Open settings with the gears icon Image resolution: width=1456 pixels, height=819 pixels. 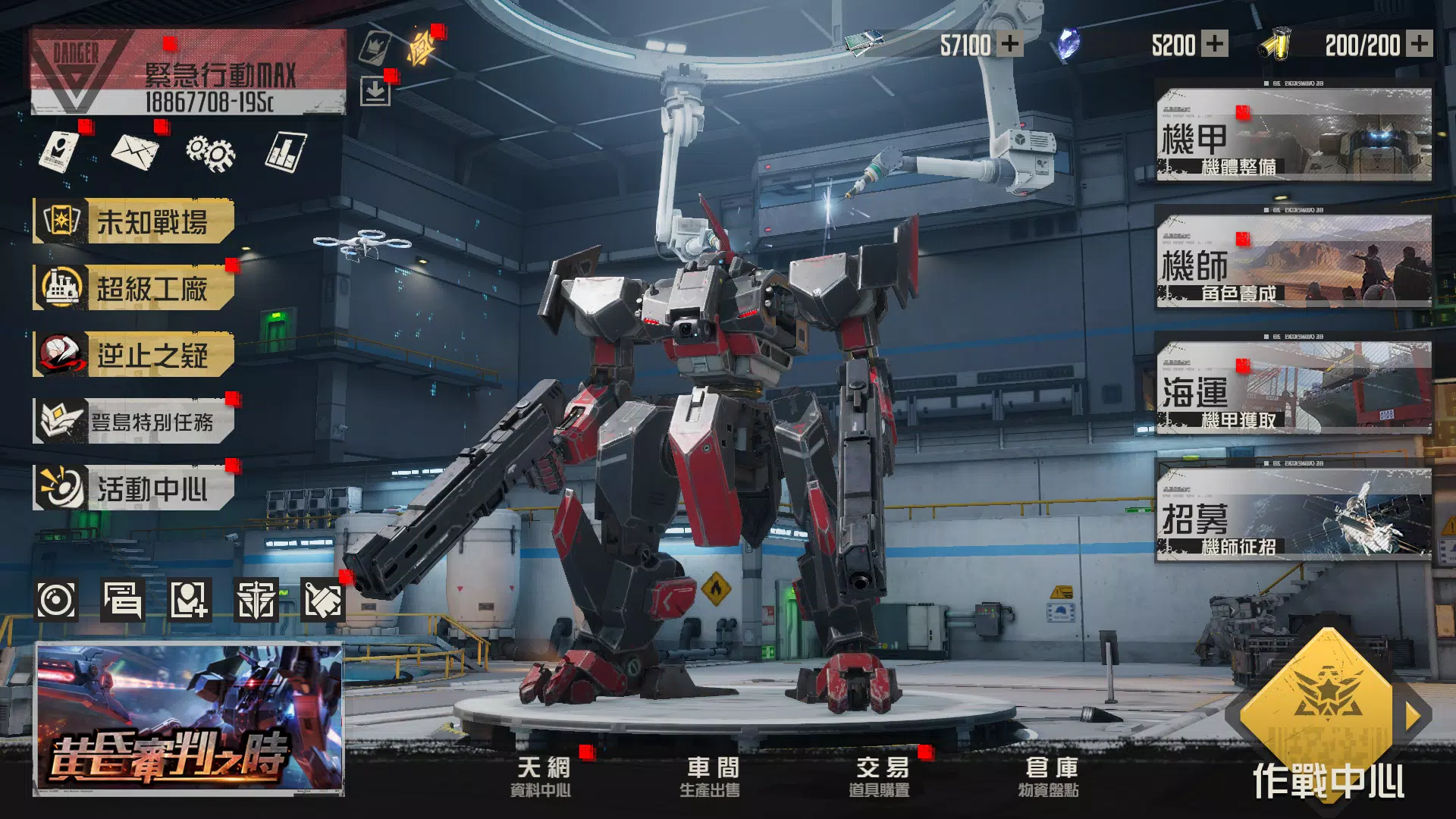tap(210, 152)
